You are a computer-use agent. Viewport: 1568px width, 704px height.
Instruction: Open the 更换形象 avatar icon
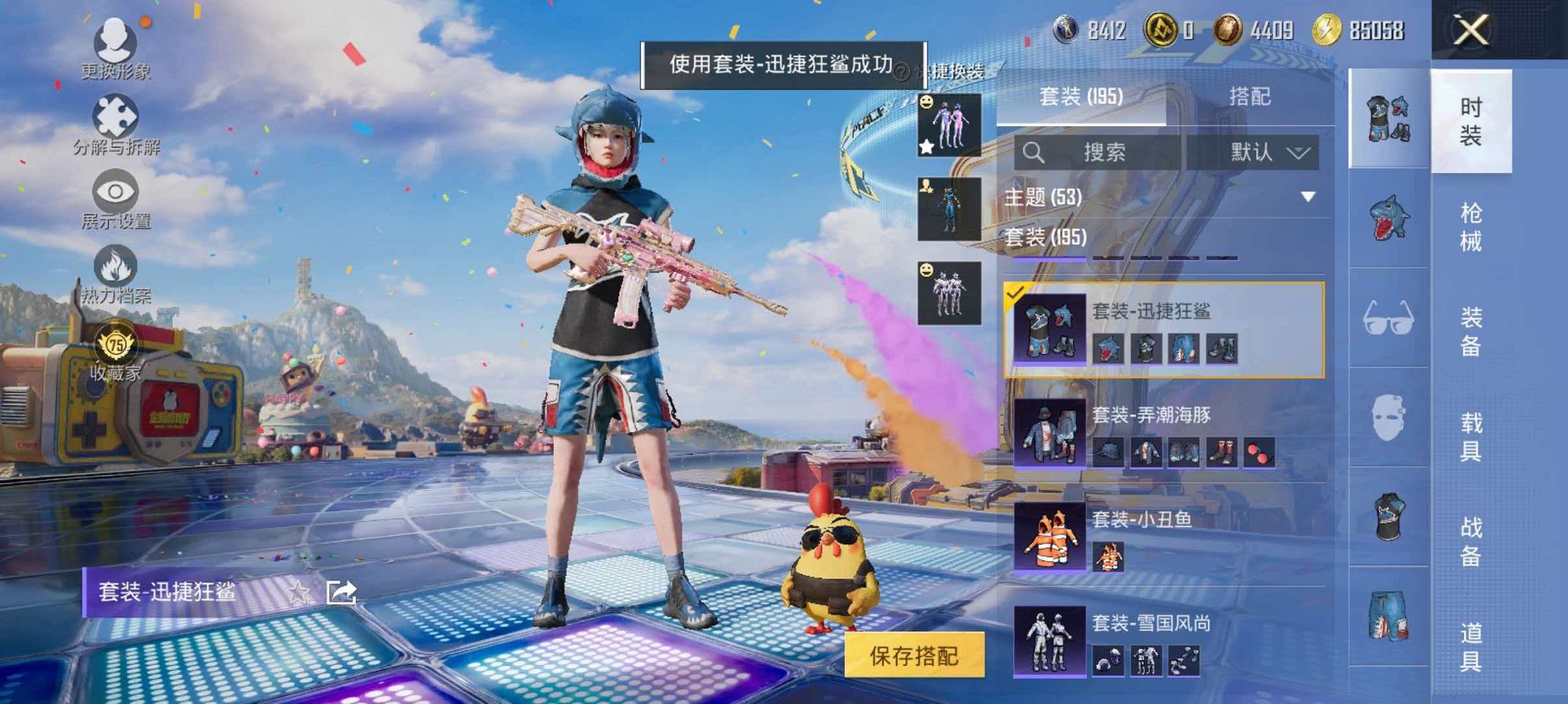[x=113, y=38]
